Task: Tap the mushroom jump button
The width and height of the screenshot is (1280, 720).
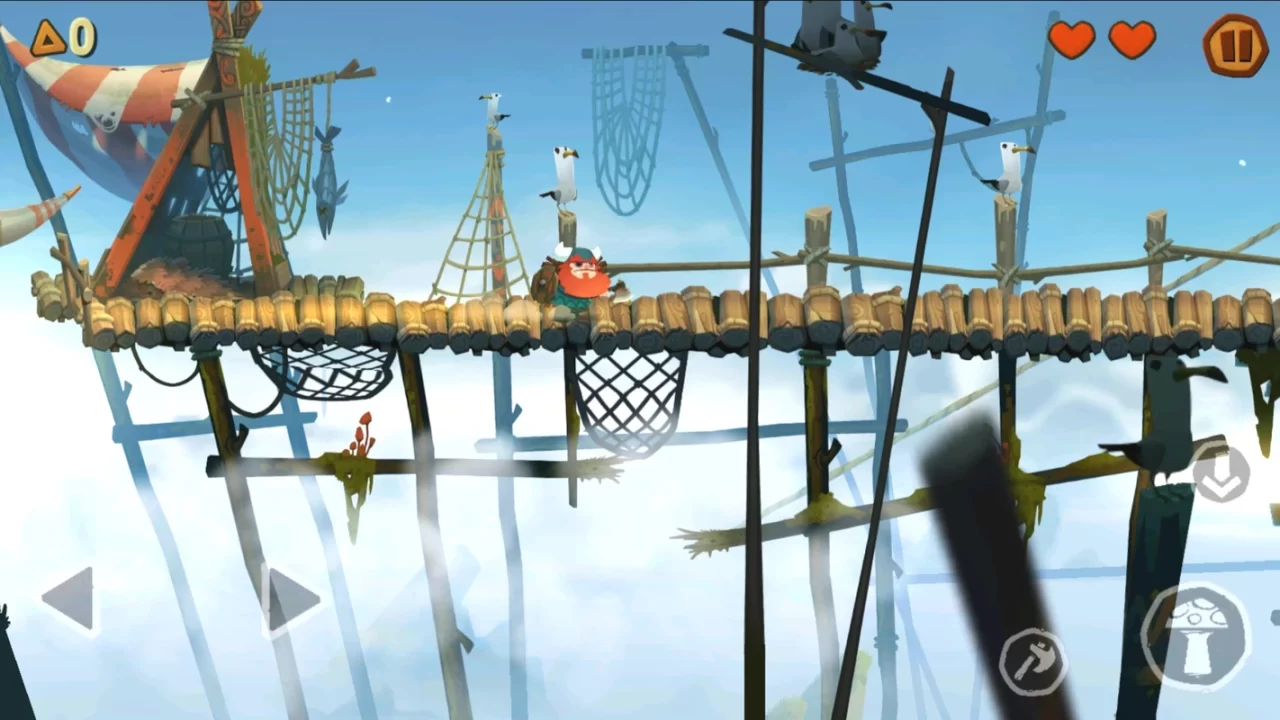Action: [x=1196, y=636]
